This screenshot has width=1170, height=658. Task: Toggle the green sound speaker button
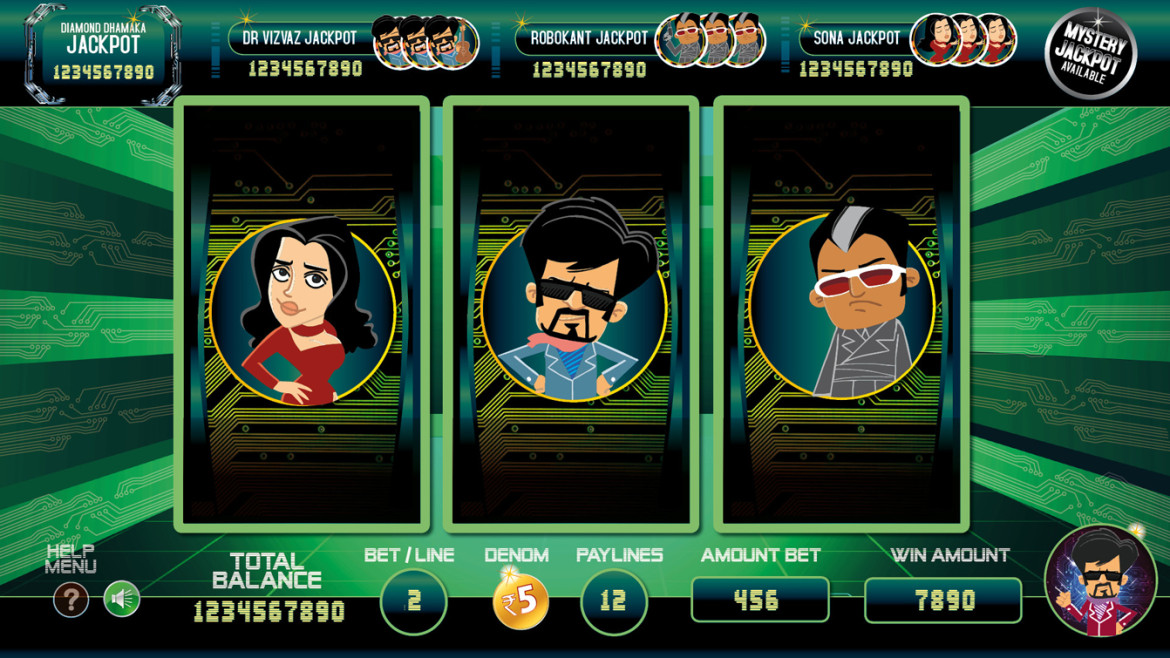tap(122, 600)
